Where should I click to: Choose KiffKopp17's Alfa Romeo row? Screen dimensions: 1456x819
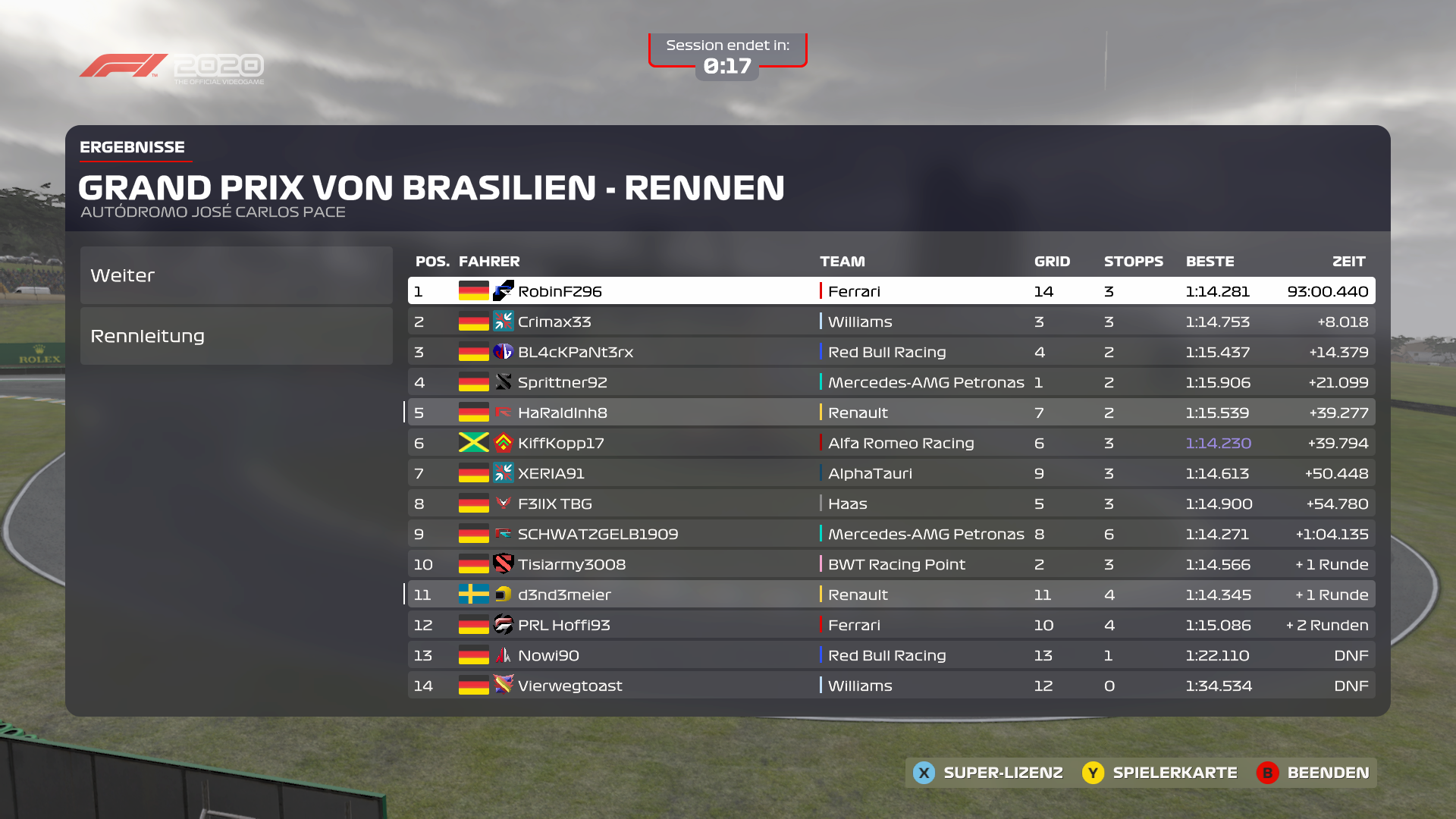(891, 443)
